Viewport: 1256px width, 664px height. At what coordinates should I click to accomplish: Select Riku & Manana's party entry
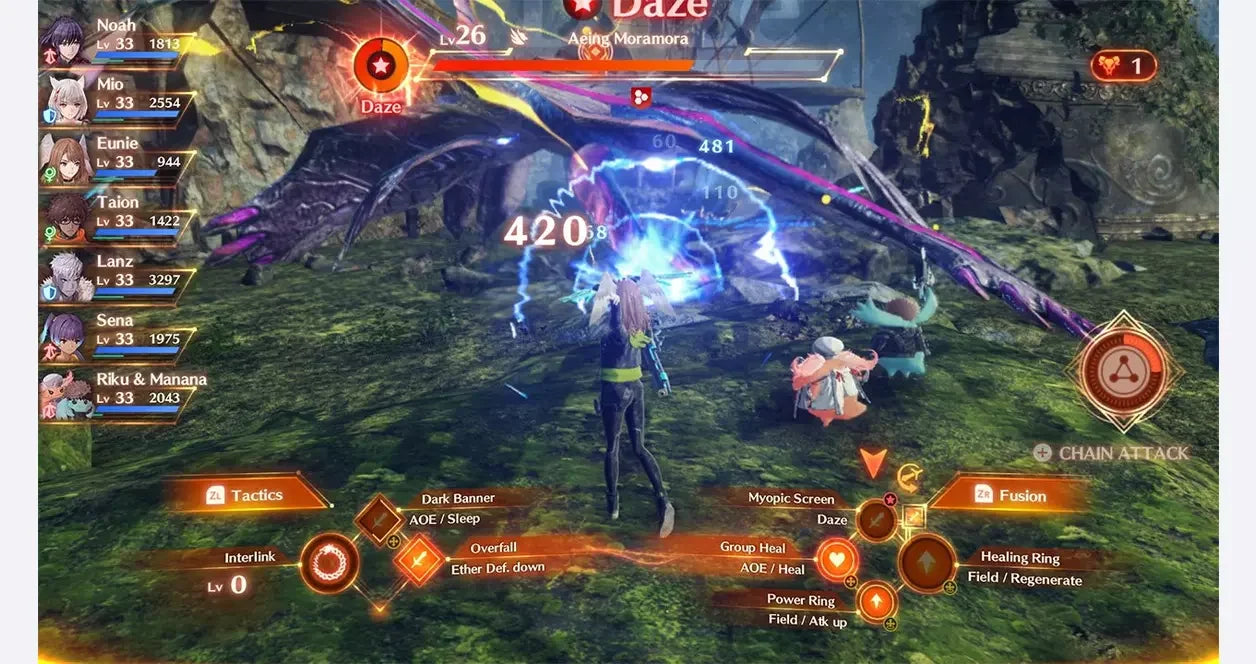point(66,396)
